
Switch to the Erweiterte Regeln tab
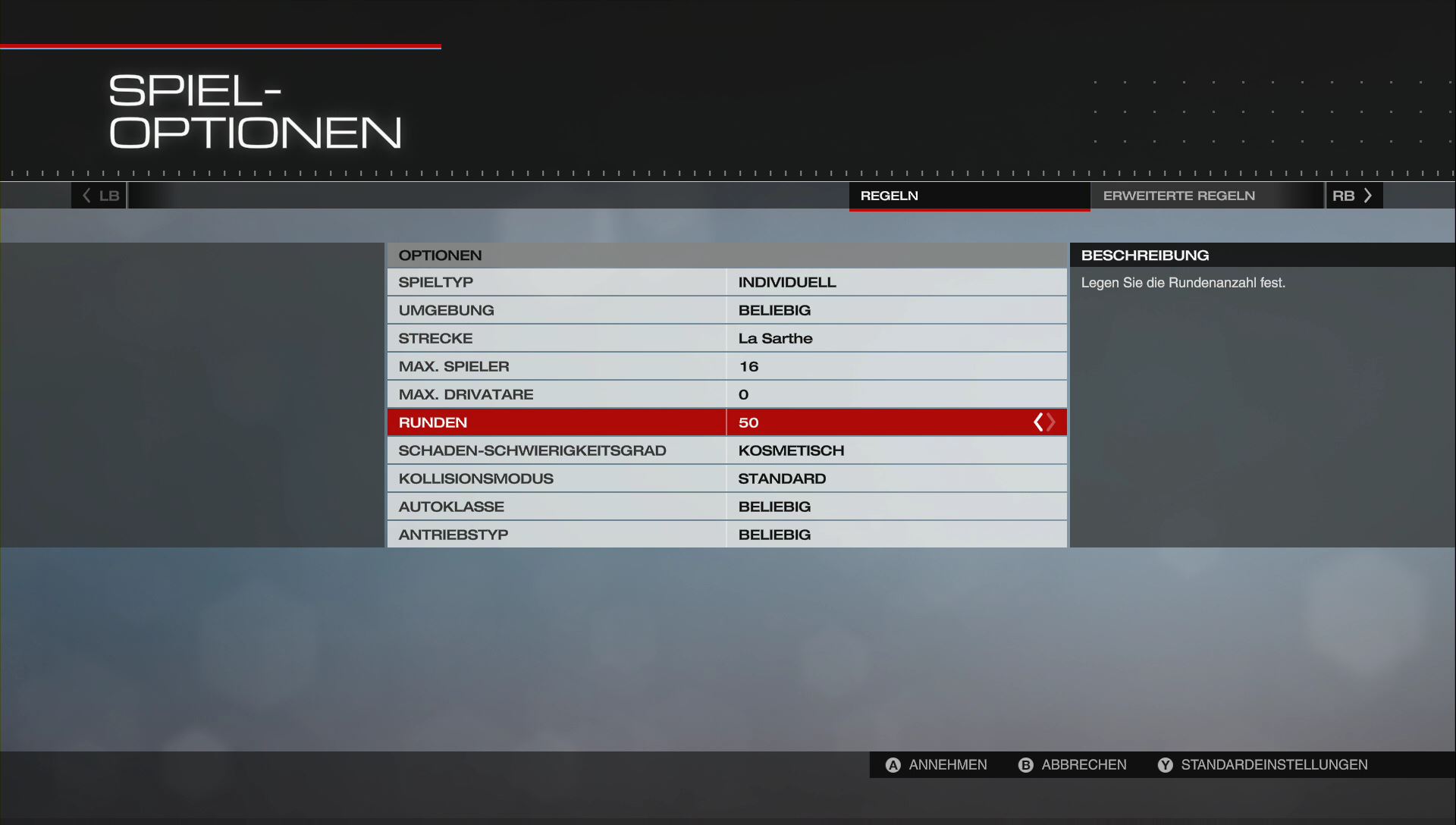click(x=1178, y=196)
